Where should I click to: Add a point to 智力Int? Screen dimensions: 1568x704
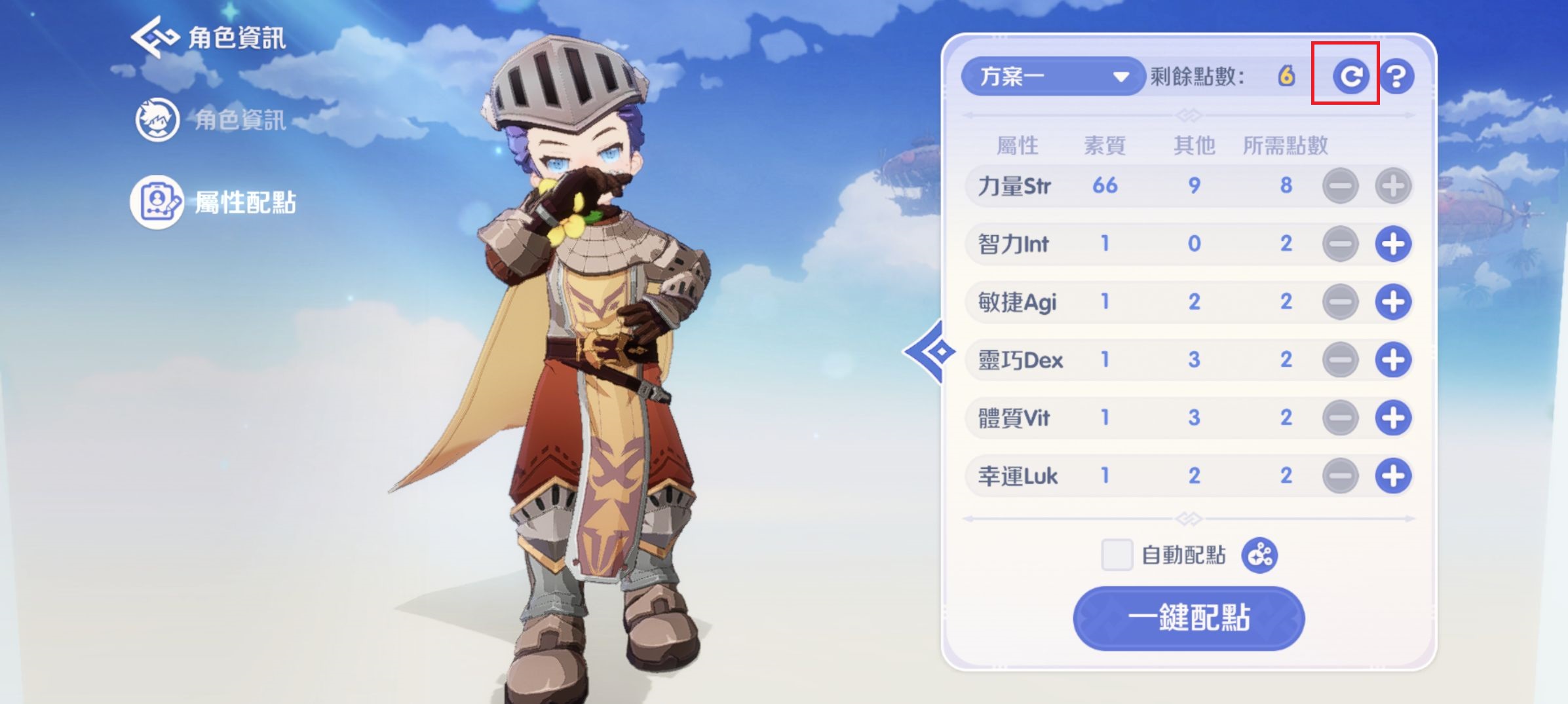(1392, 244)
